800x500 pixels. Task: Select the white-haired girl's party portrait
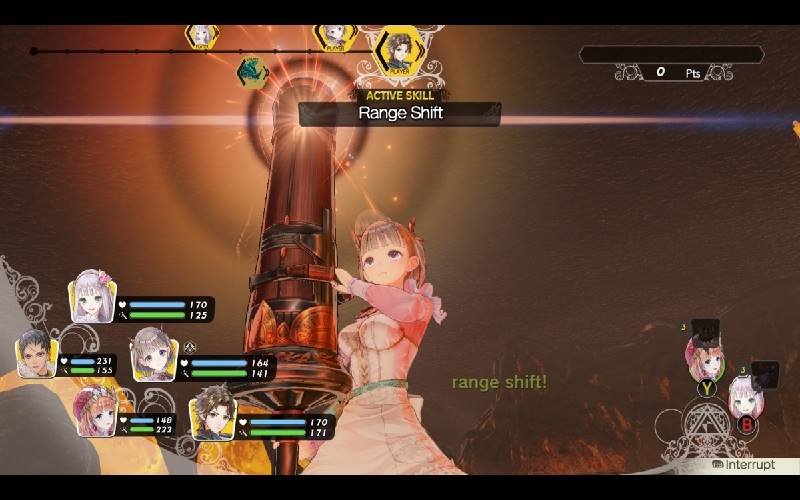tap(93, 298)
